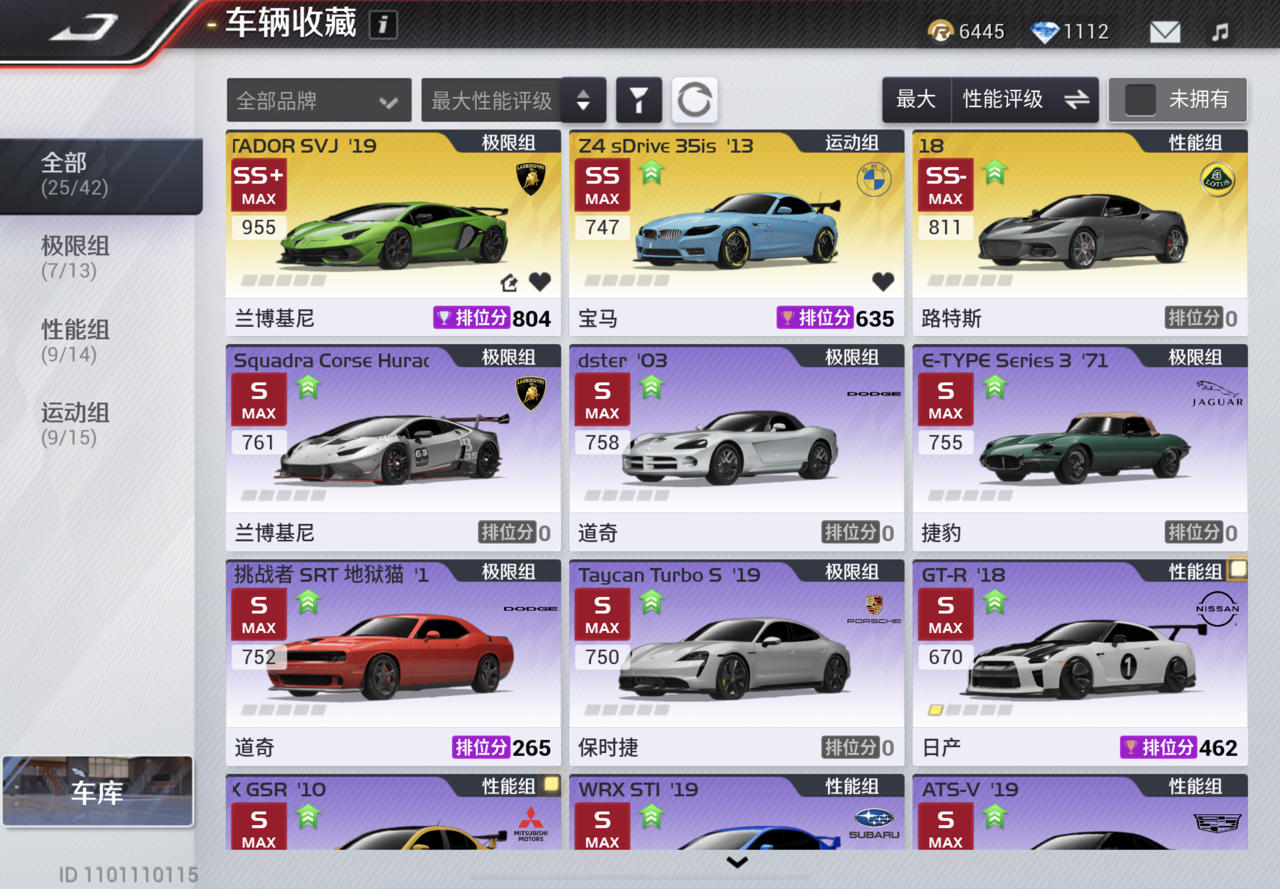Tap the info icon beside 车辆收藏

(383, 24)
